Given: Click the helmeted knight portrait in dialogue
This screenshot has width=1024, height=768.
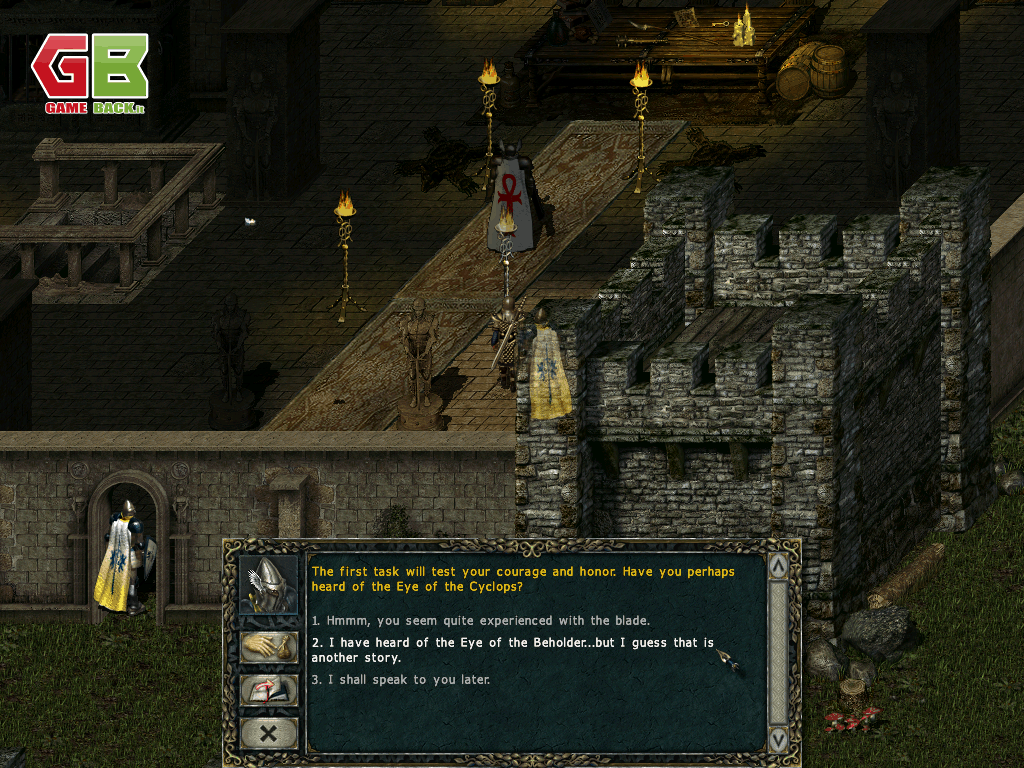Looking at the screenshot, I should [x=269, y=585].
